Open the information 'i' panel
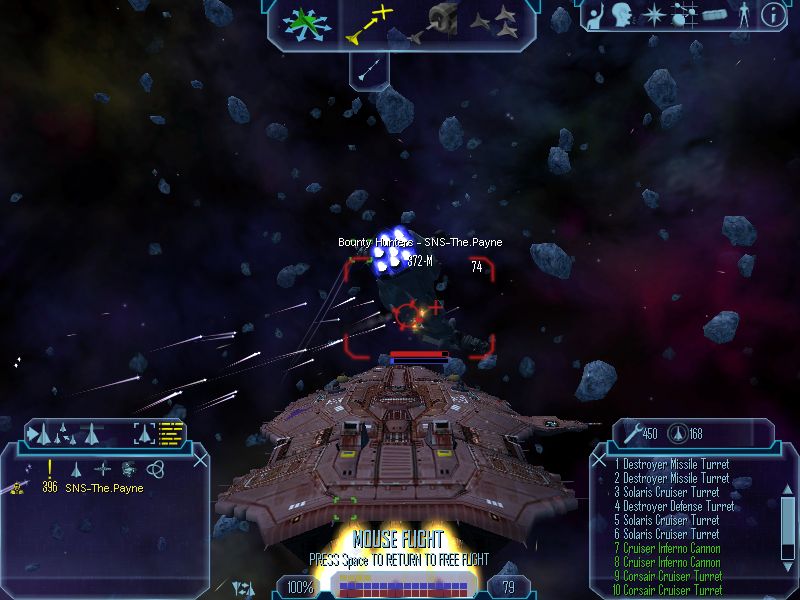 [773, 14]
